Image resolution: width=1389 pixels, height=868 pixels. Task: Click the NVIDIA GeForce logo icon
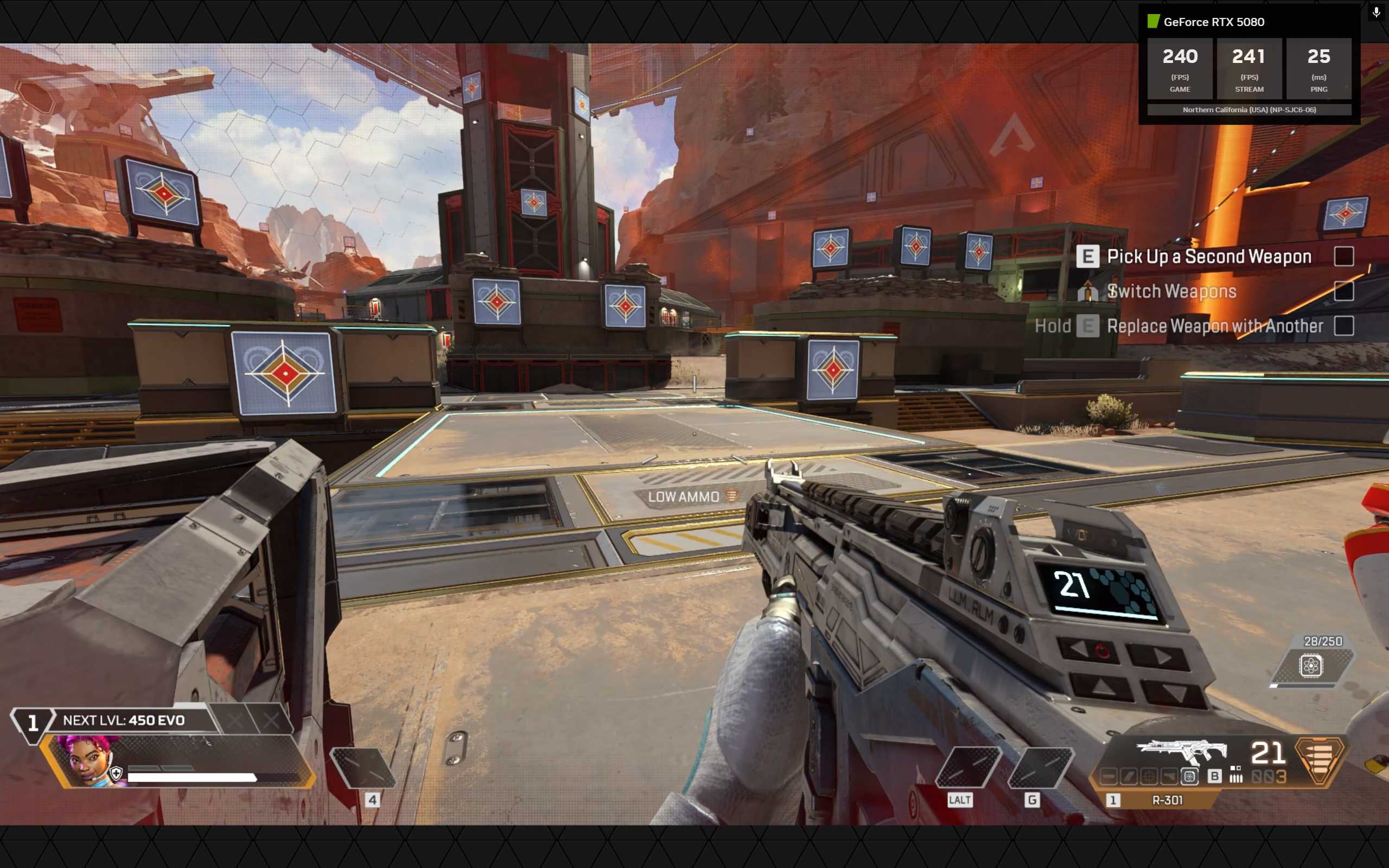pyautogui.click(x=1154, y=22)
